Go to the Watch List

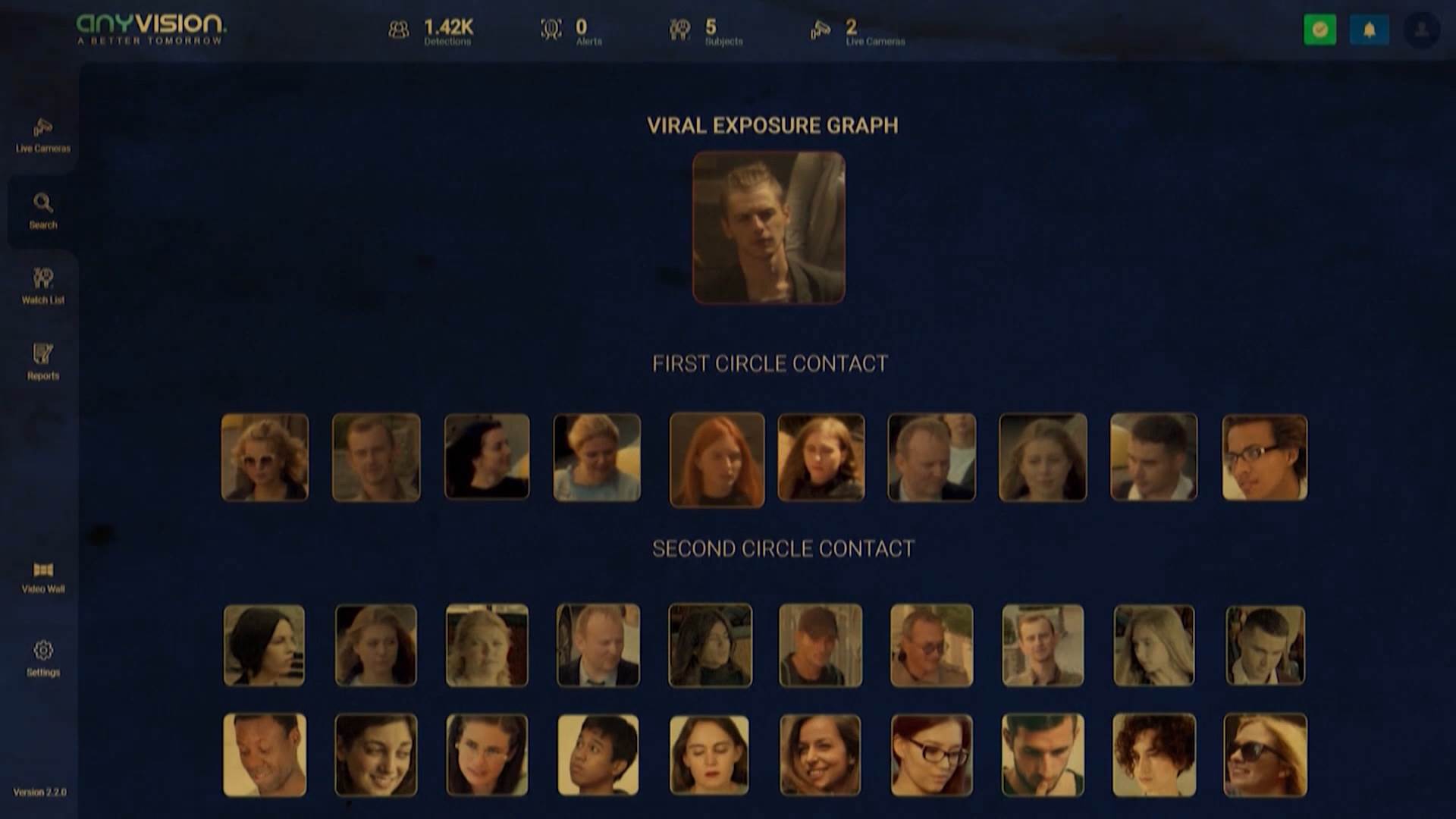point(43,286)
